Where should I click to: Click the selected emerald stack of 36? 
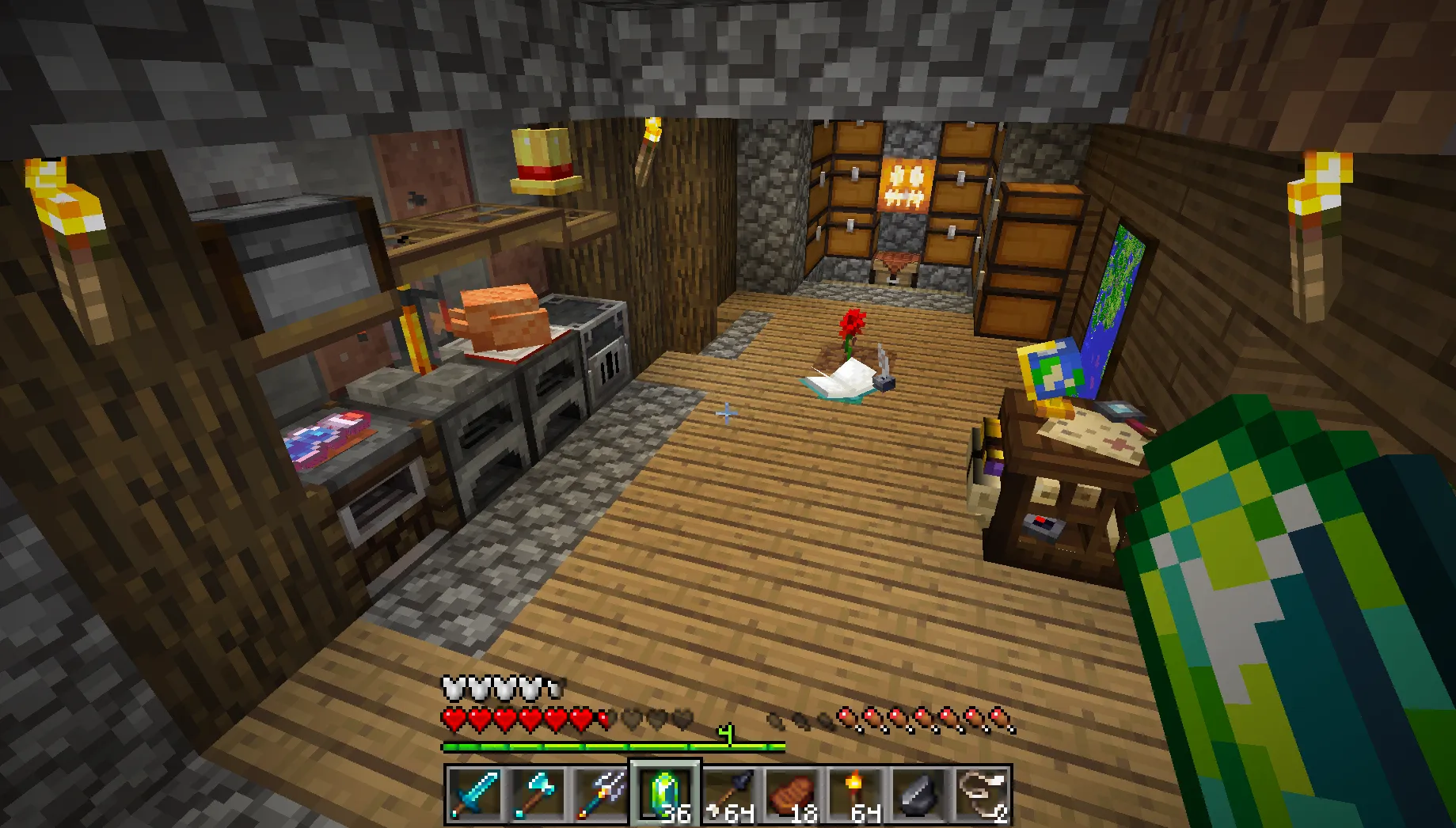pyautogui.click(x=663, y=796)
